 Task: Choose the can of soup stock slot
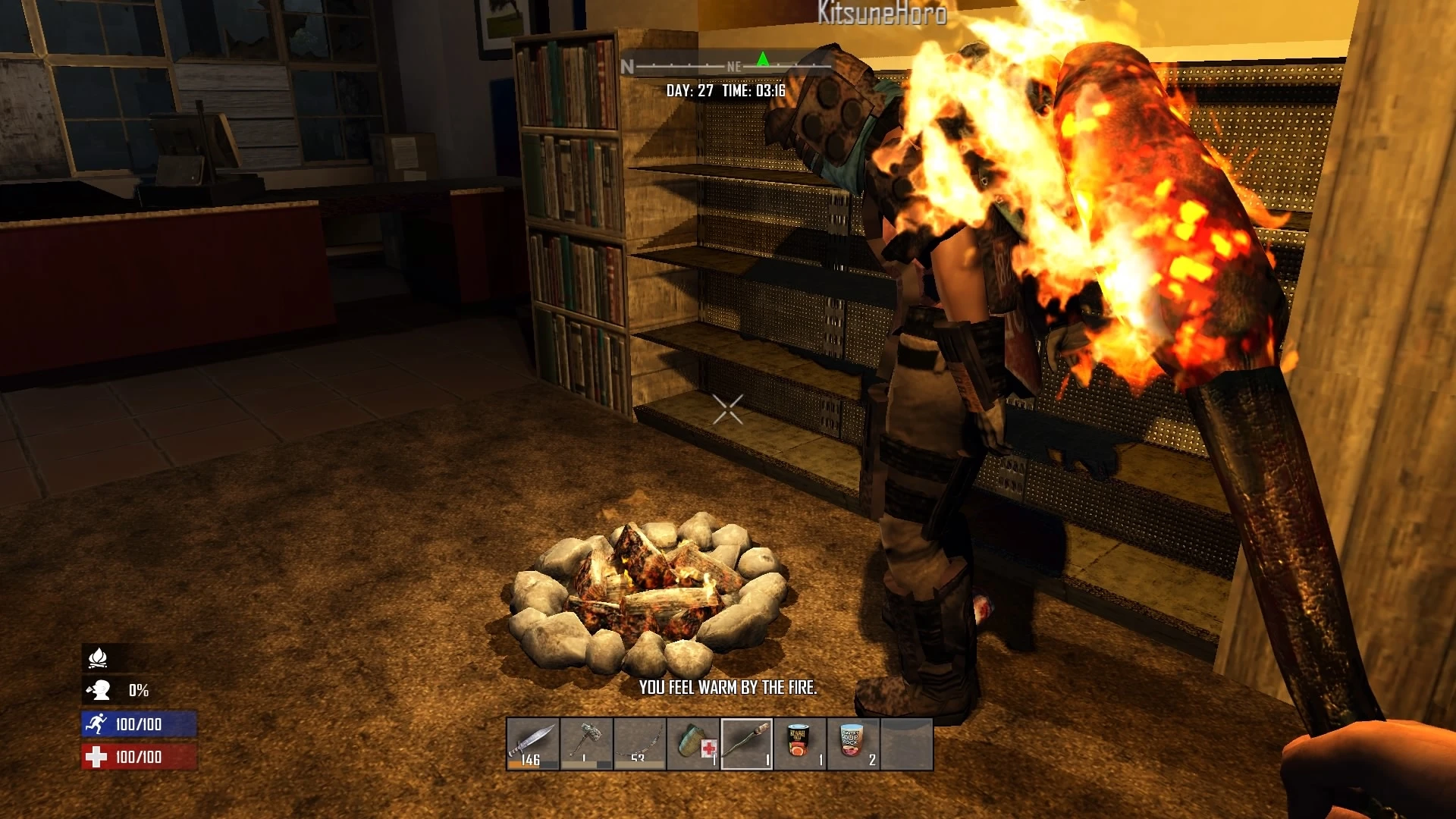pyautogui.click(x=853, y=744)
